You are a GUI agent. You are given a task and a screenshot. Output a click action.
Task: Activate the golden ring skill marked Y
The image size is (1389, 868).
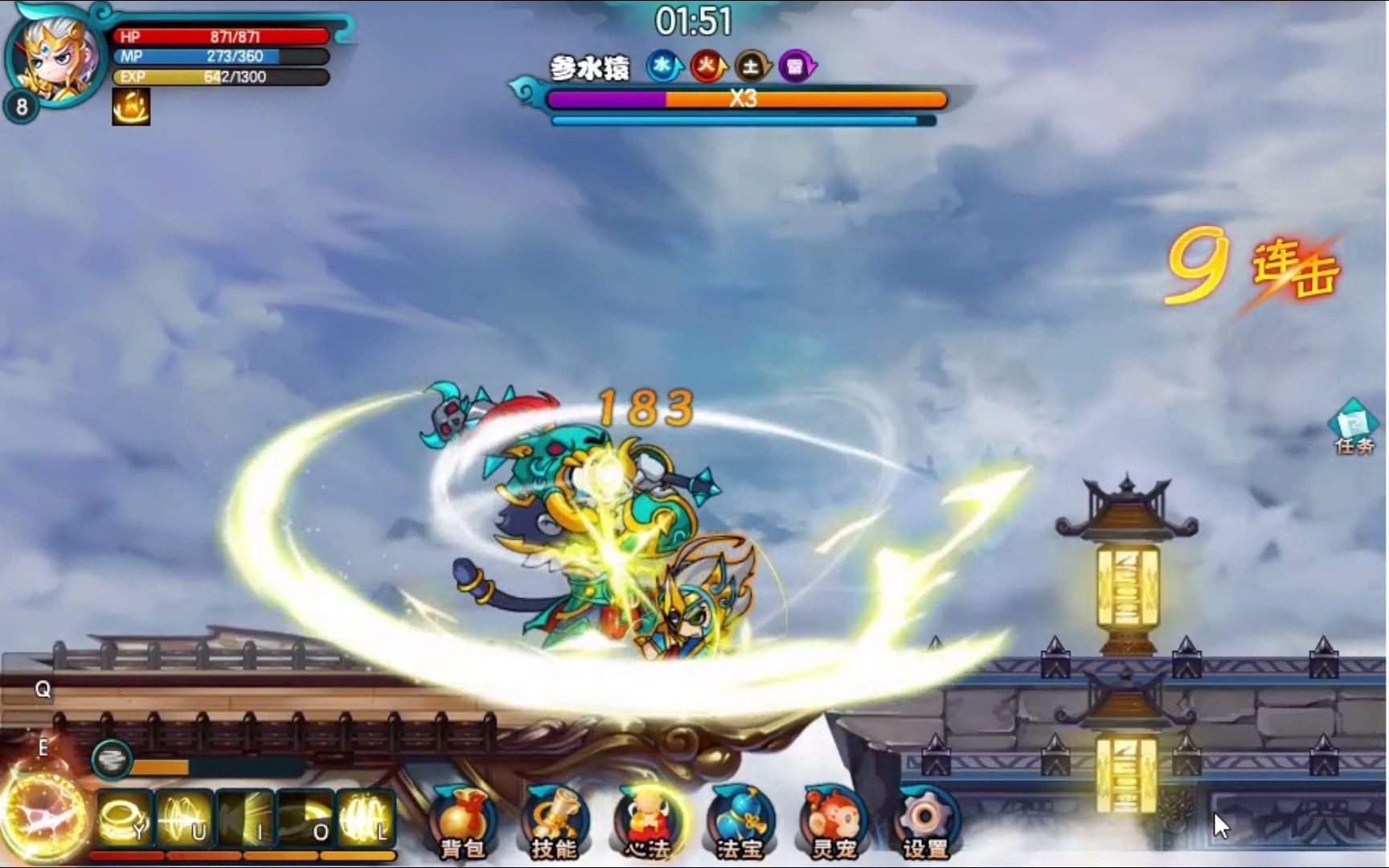pyautogui.click(x=125, y=819)
